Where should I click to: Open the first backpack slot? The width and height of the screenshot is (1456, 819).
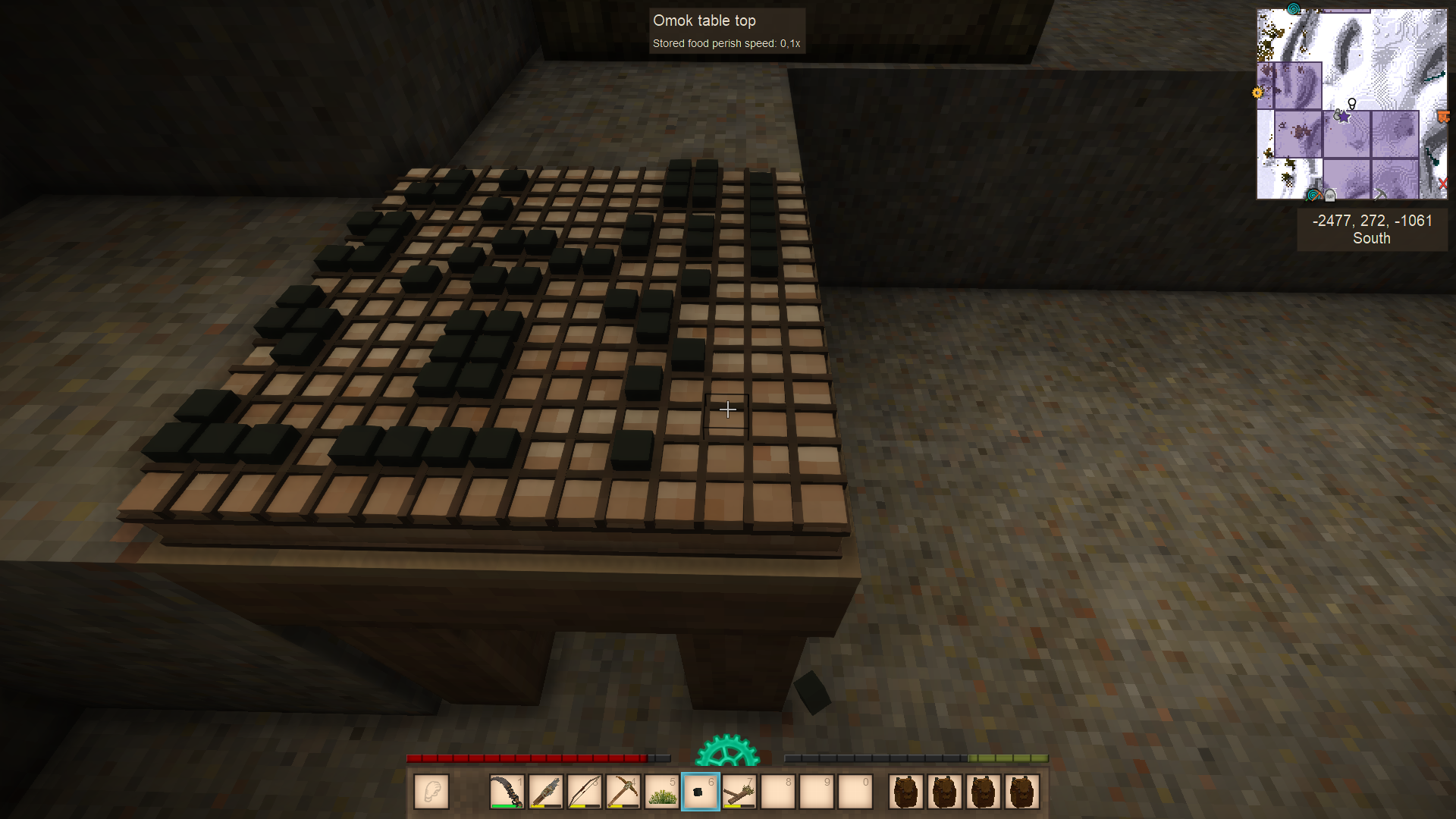click(x=906, y=792)
